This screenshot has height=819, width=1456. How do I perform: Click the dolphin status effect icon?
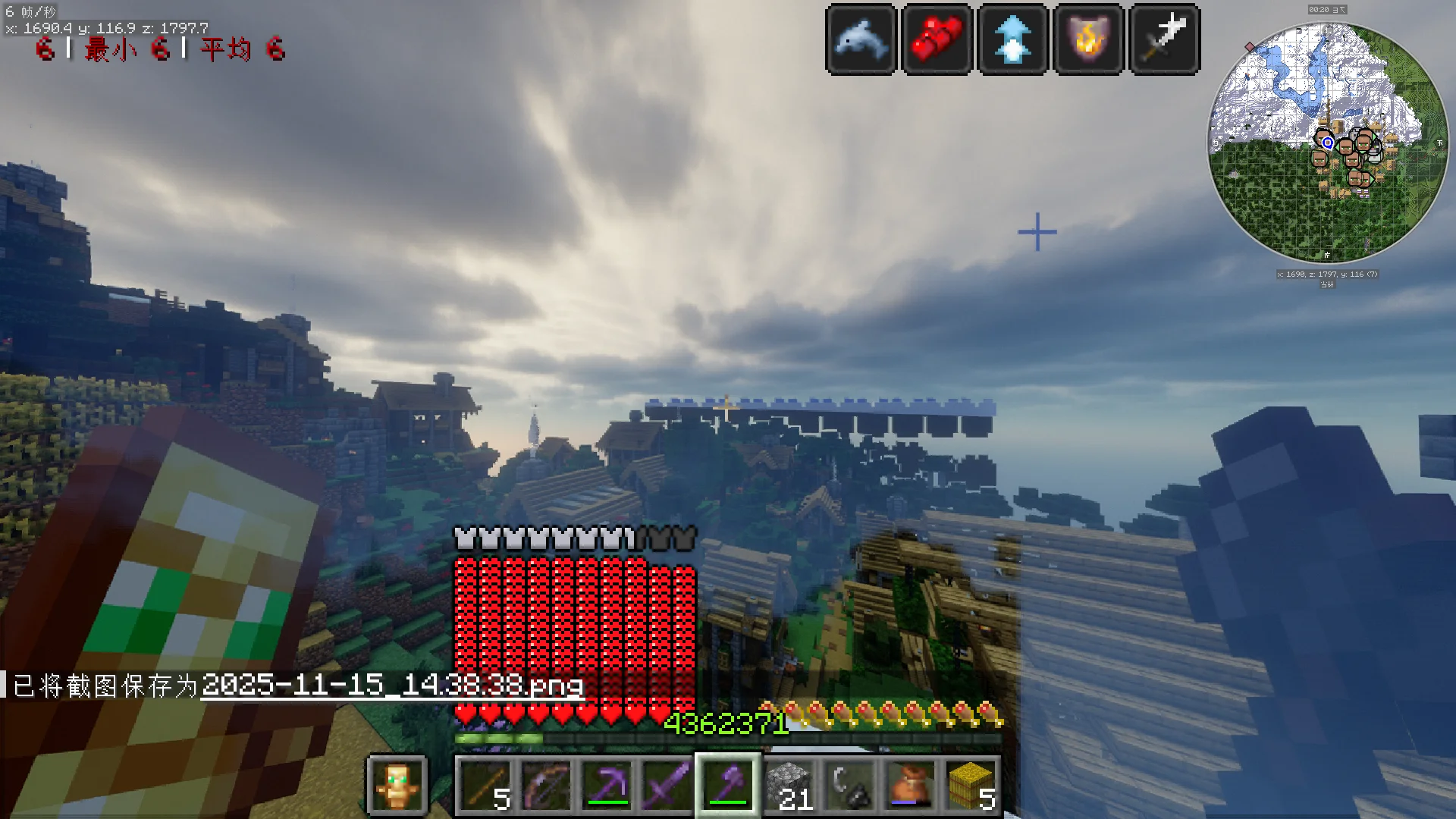[861, 39]
